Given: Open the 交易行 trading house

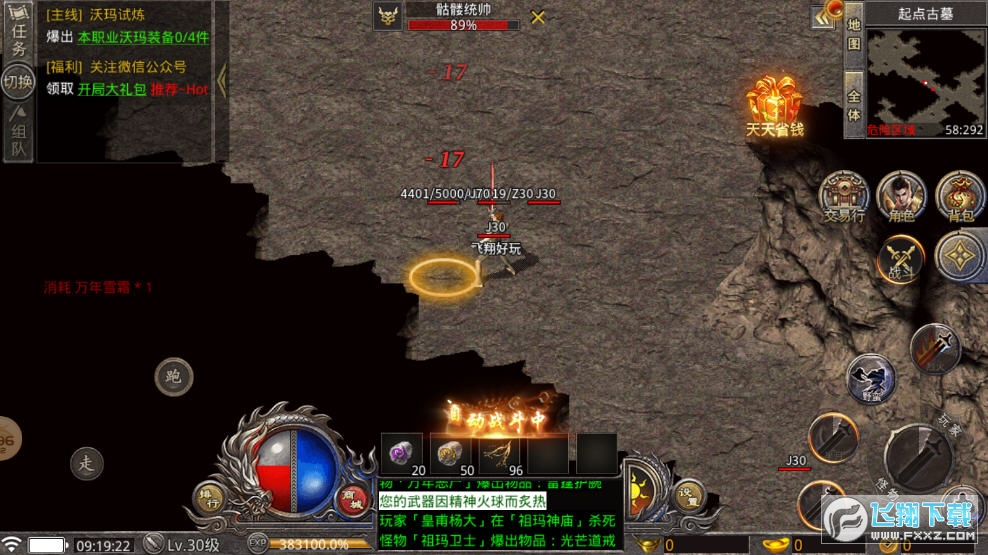Looking at the screenshot, I should click(x=843, y=195).
